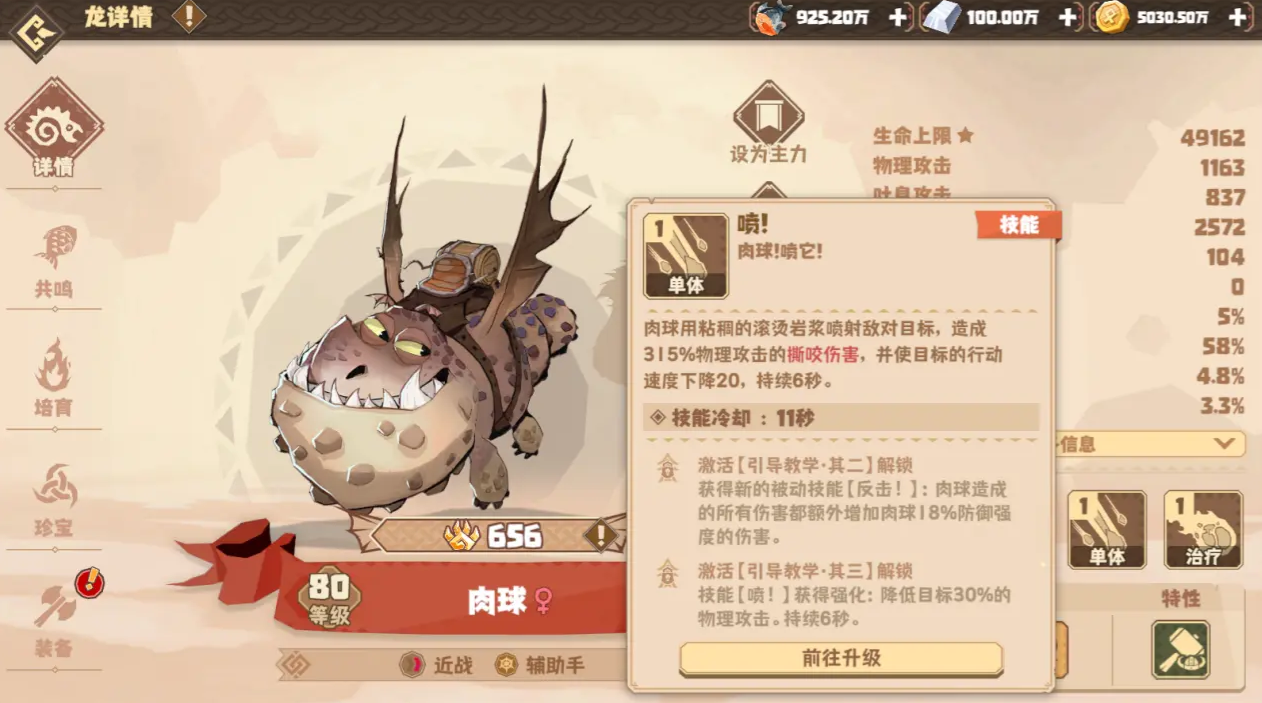This screenshot has height=703, width=1262.
Task: Select the 珍宝 treasure tab
Action: (54, 498)
